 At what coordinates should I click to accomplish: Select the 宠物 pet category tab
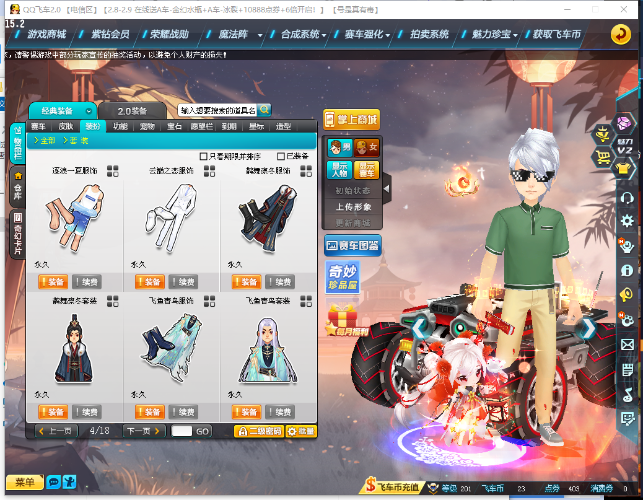(x=147, y=127)
